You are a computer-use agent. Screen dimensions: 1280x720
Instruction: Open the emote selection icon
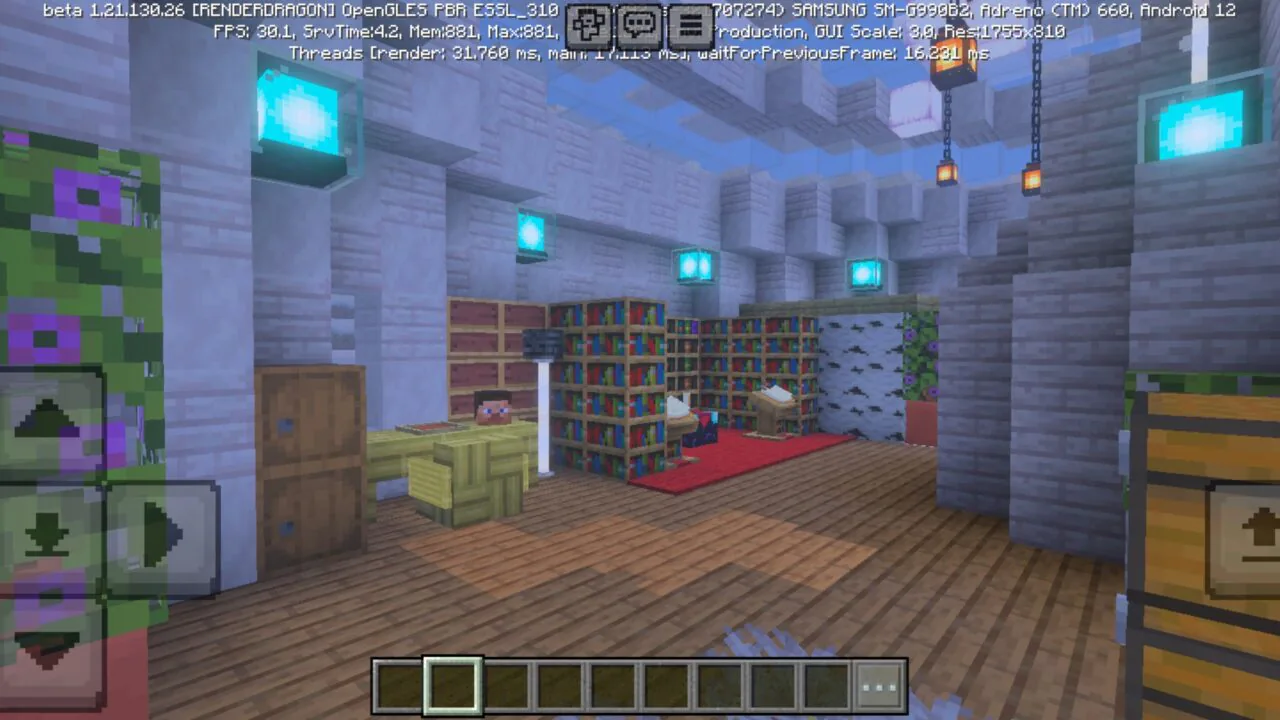point(589,26)
